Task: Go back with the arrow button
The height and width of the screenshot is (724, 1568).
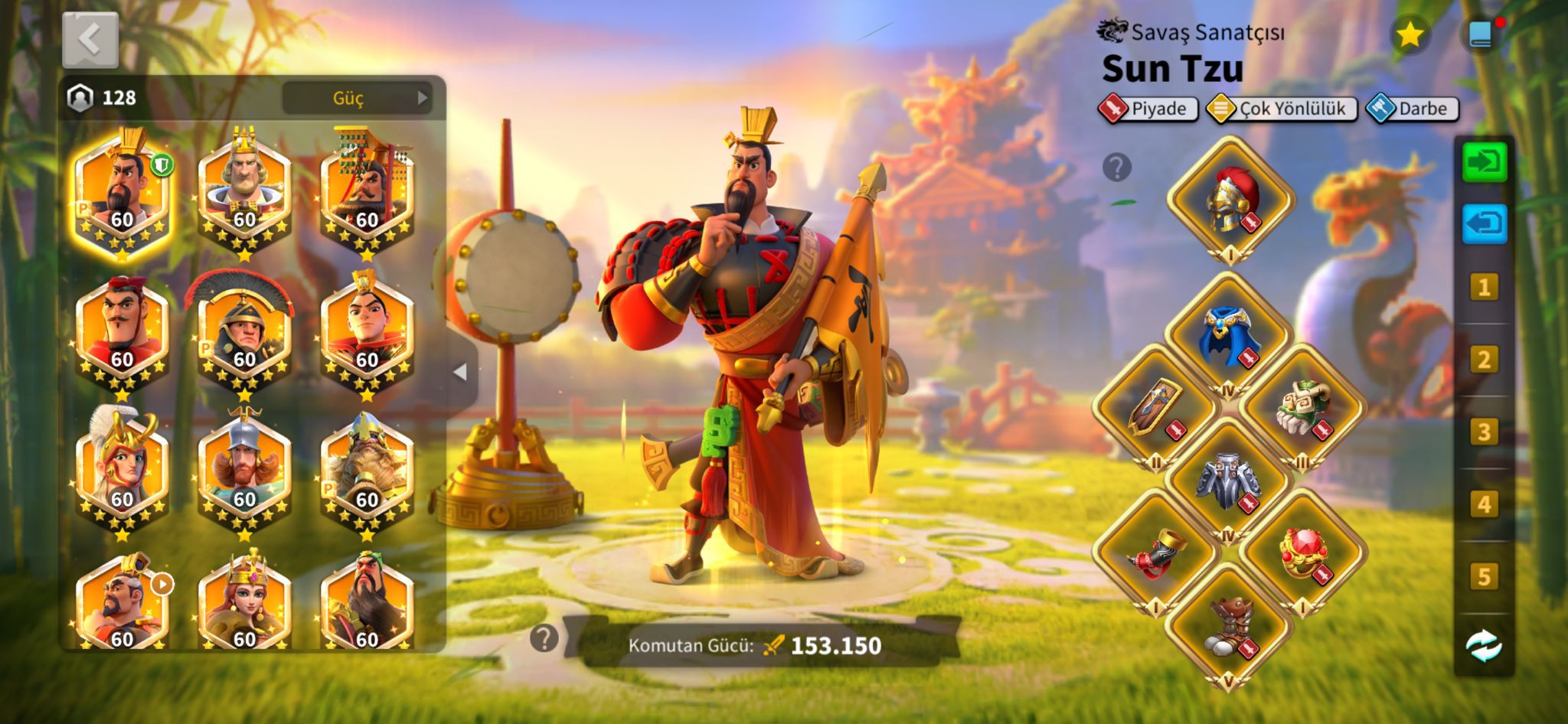Action: (90, 39)
